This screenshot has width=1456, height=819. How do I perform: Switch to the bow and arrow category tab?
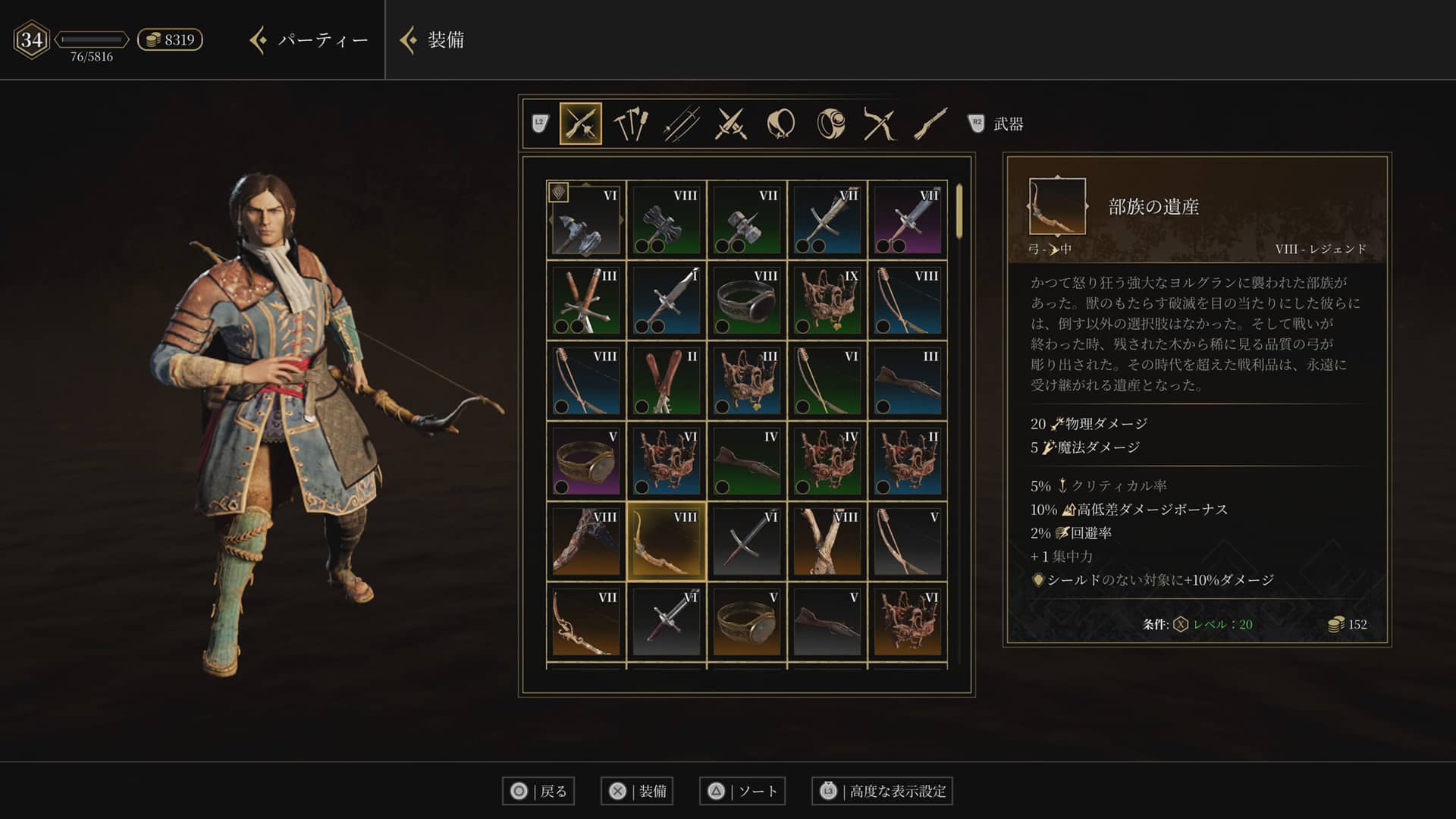tap(880, 124)
